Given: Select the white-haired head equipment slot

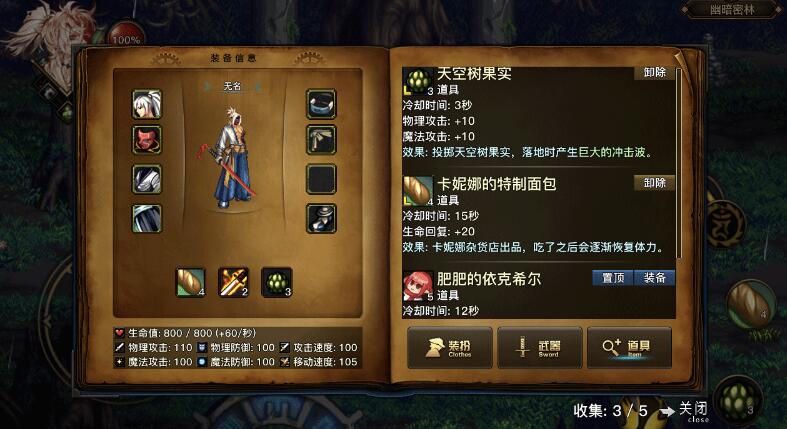Looking at the screenshot, I should (x=147, y=104).
